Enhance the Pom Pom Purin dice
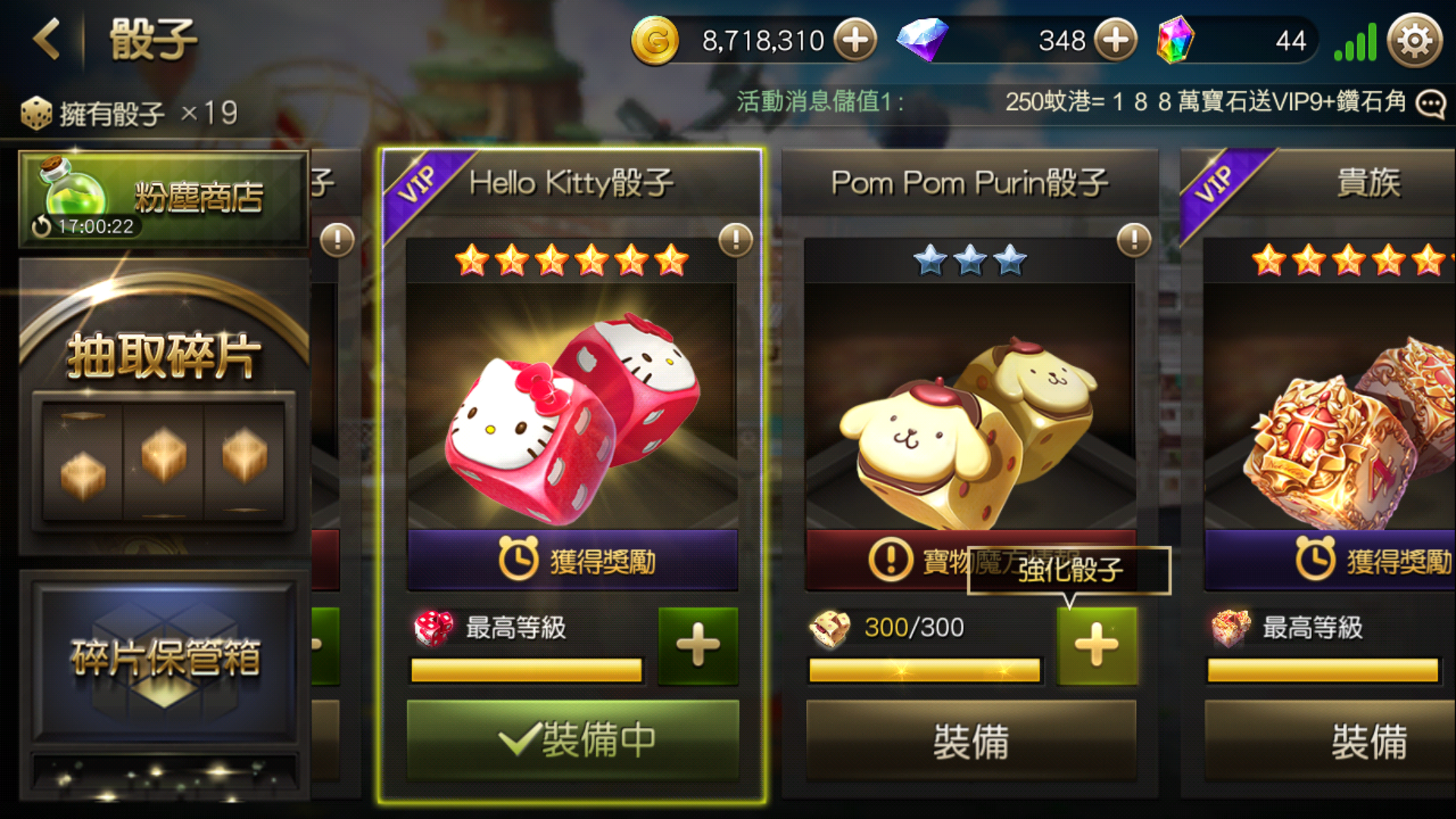 pos(1097,646)
